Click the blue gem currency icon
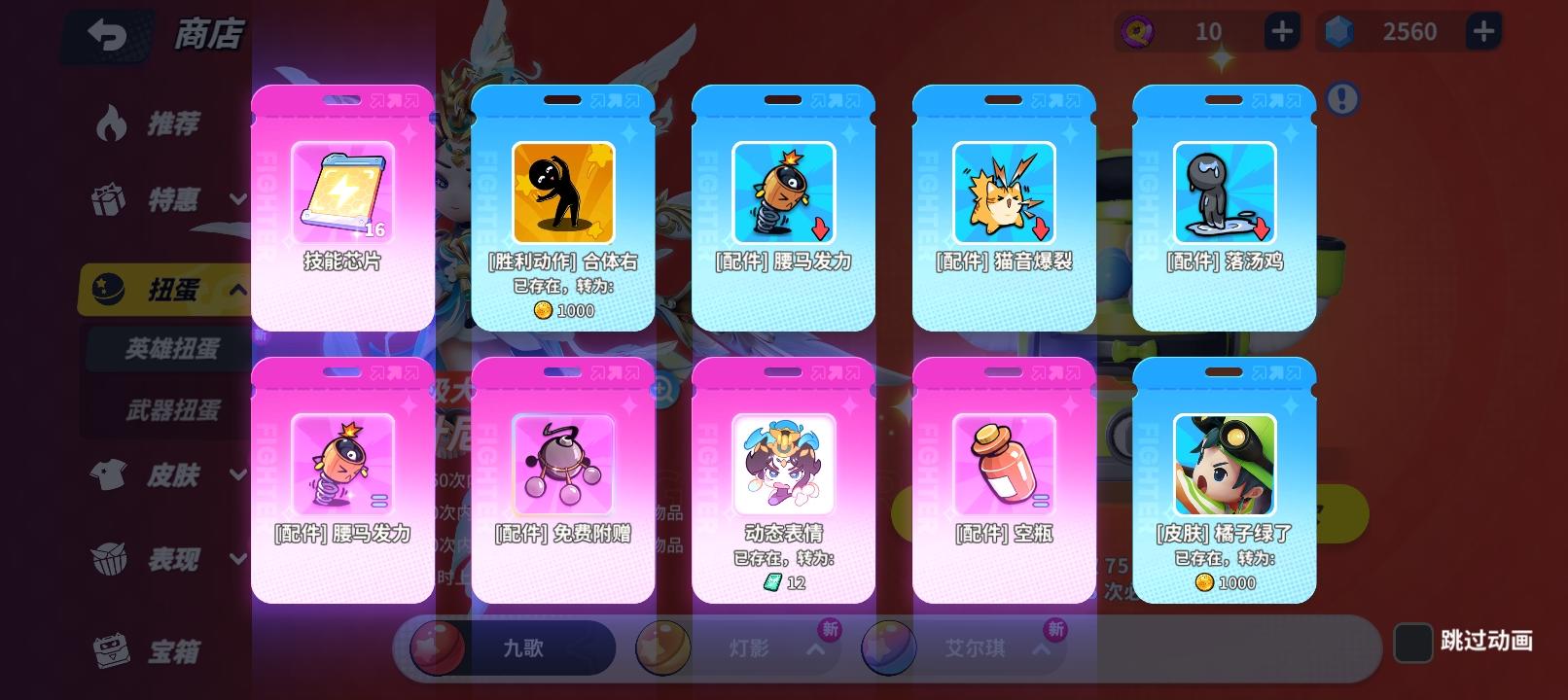1568x700 pixels. point(1340,31)
